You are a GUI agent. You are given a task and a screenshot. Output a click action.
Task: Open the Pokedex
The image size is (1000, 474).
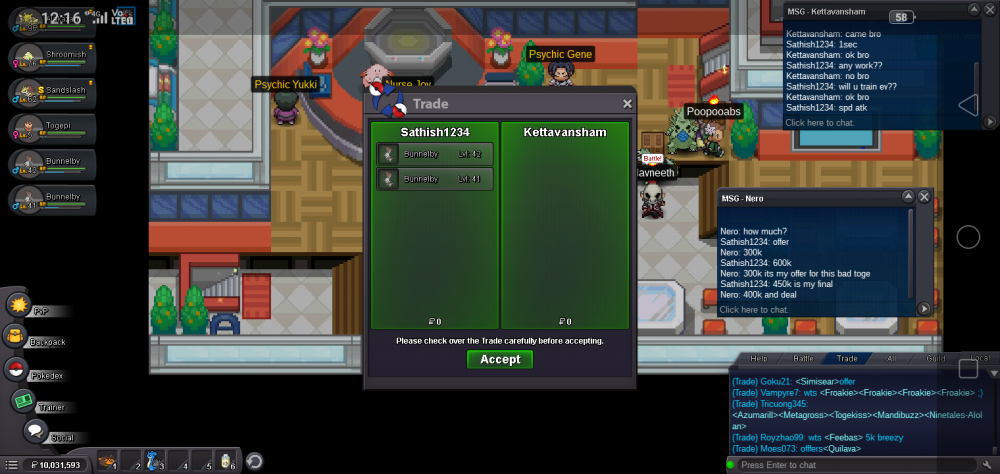coord(17,369)
